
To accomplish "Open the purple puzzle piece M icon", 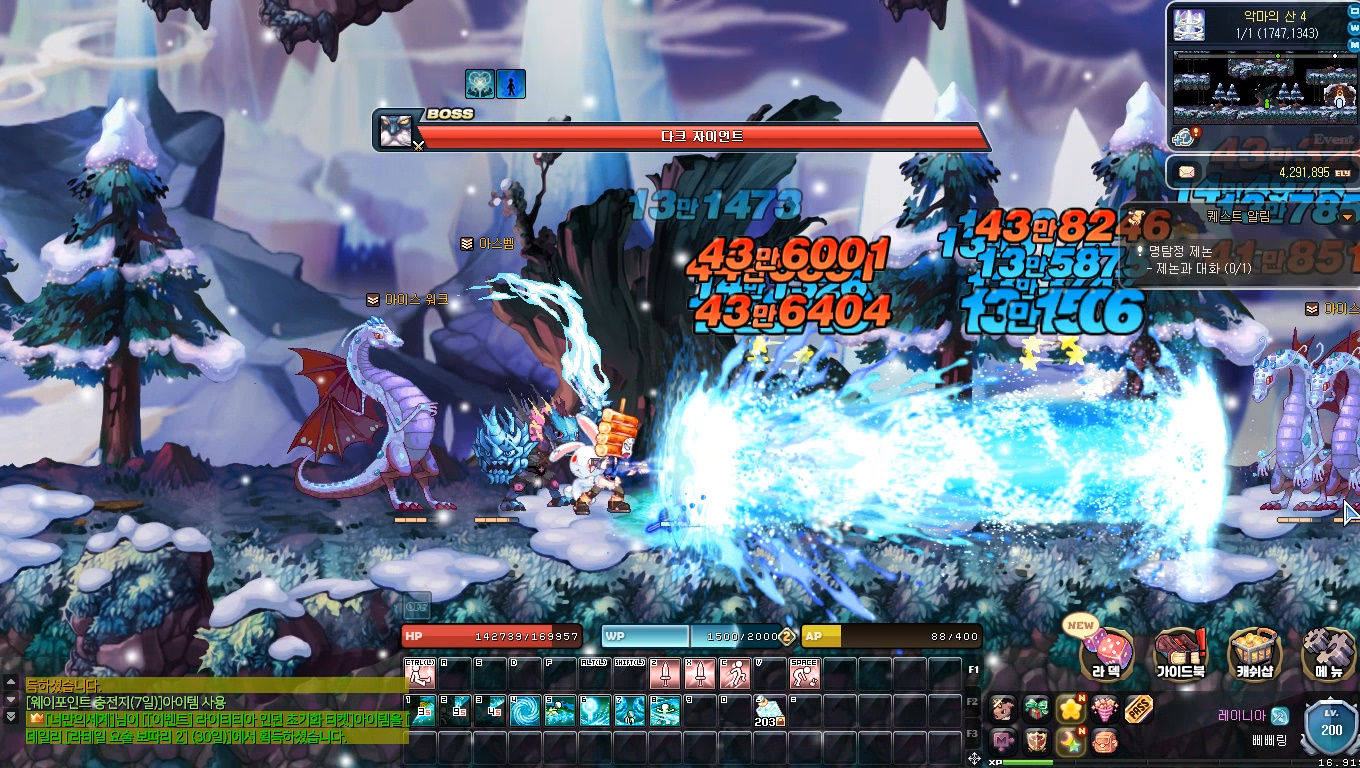I will point(1003,741).
